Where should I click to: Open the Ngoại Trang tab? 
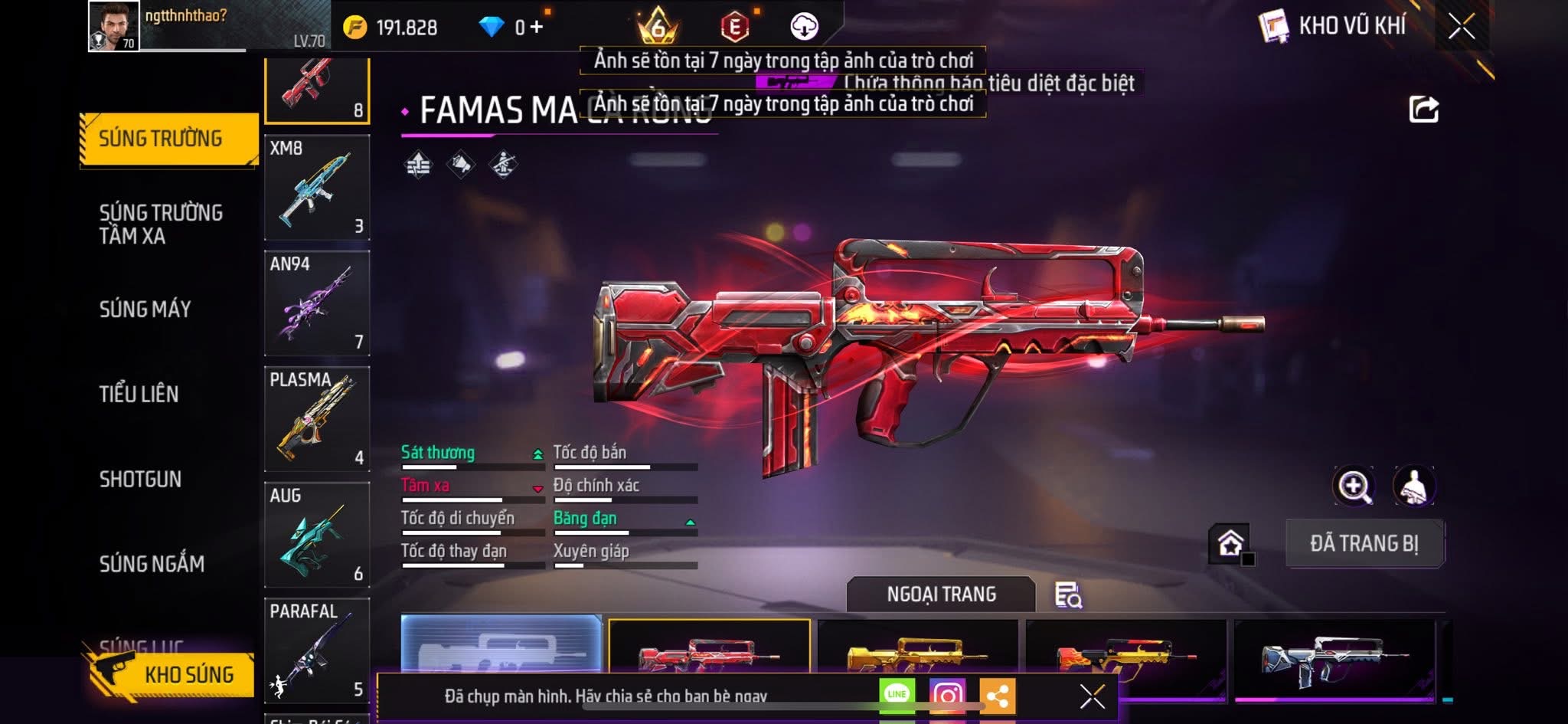point(941,594)
